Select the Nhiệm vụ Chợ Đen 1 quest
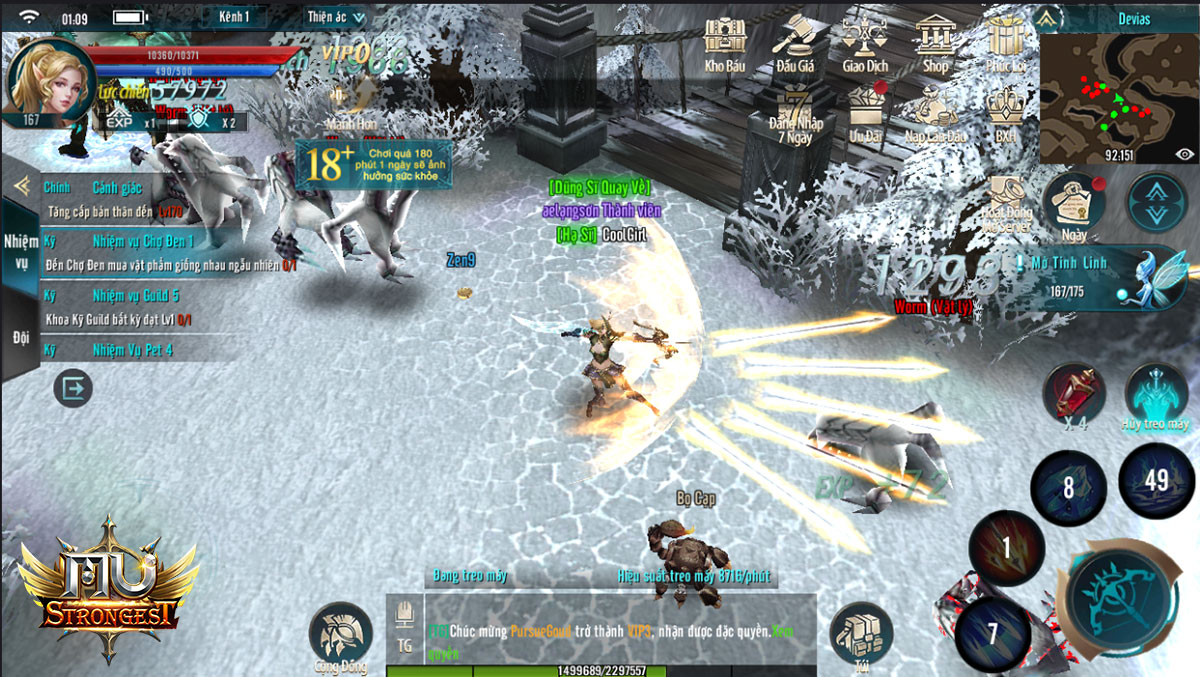Image resolution: width=1200 pixels, height=677 pixels. point(143,242)
